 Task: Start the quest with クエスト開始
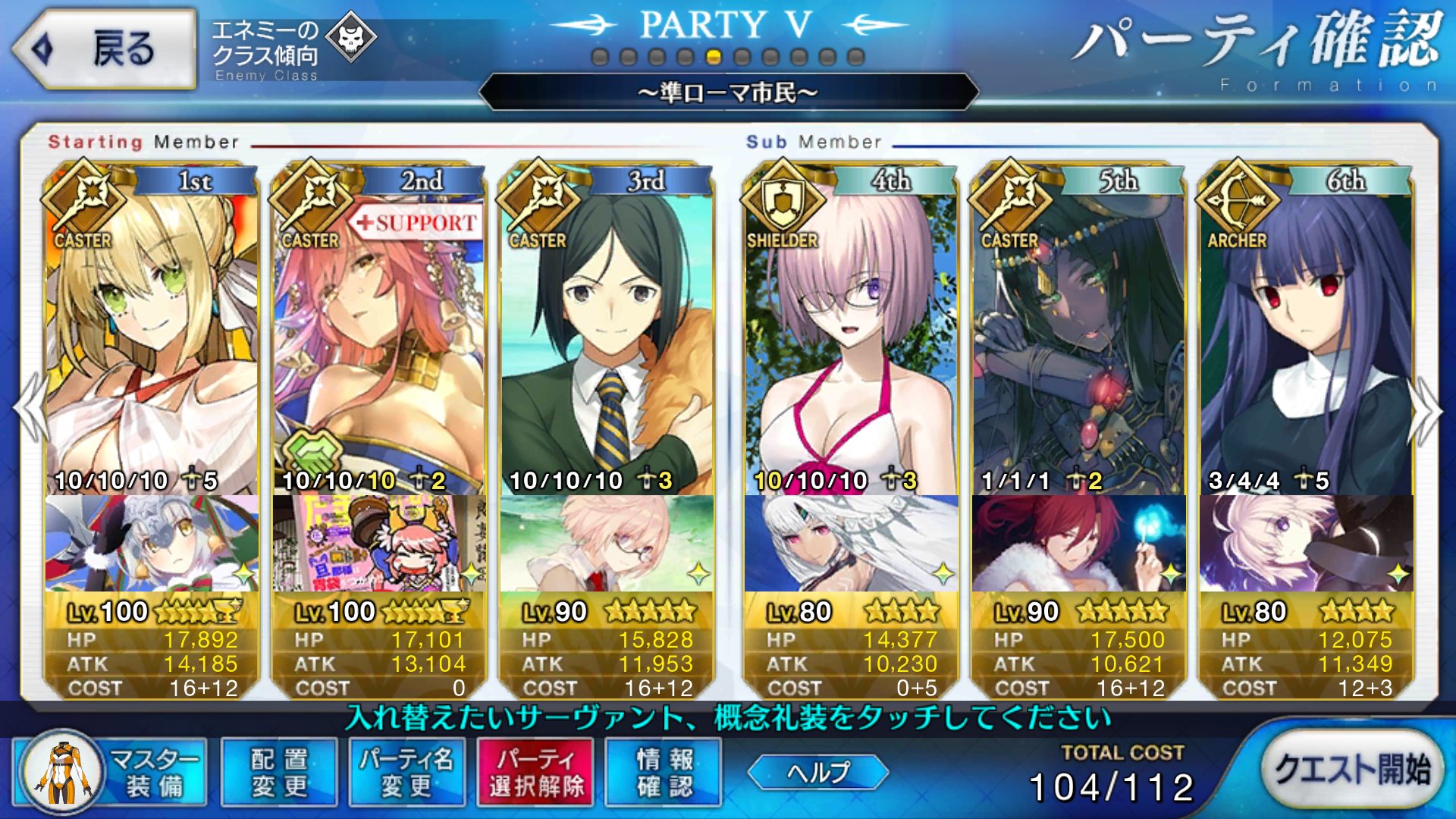(1351, 770)
